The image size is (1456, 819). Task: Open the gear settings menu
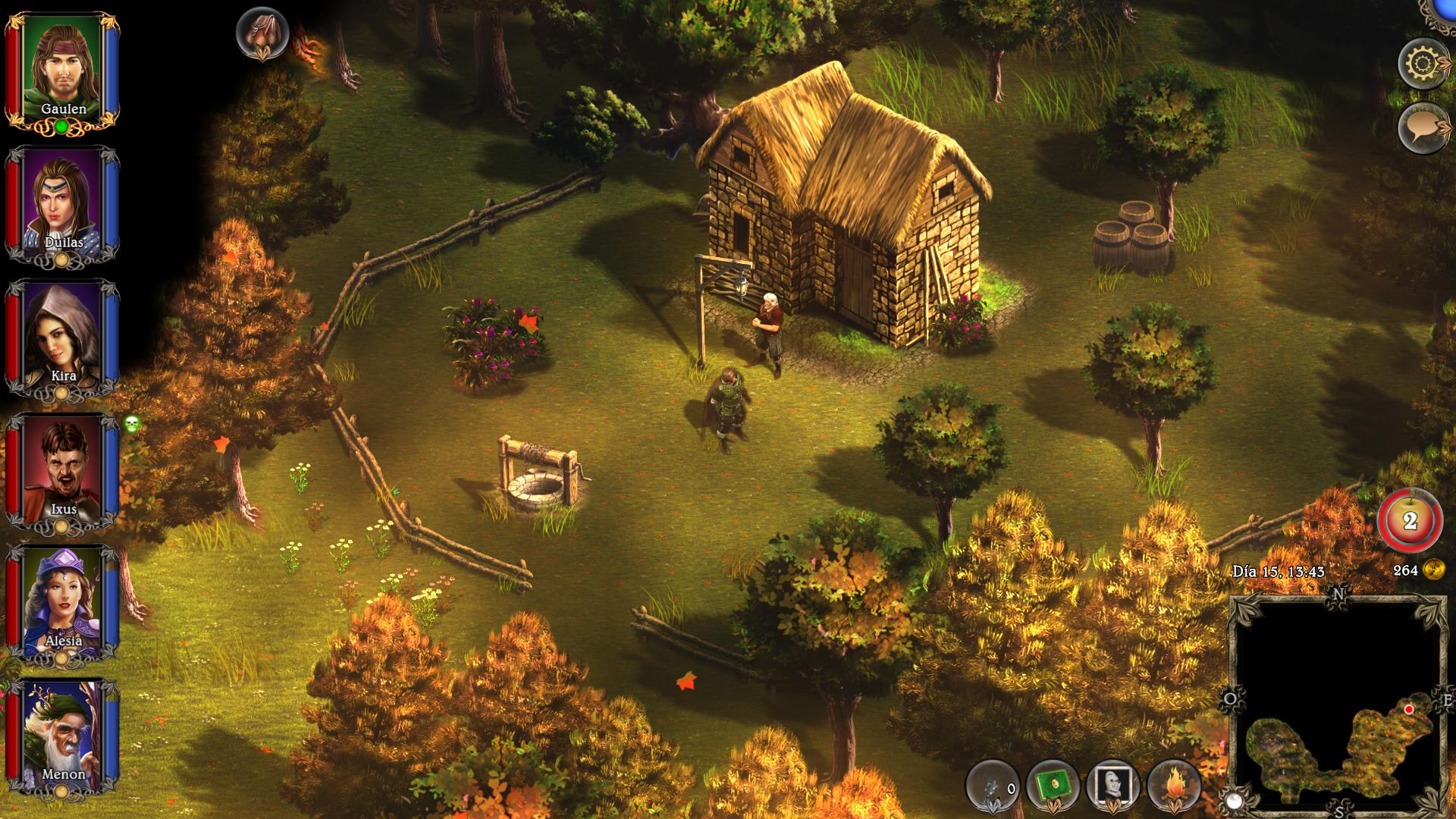coord(1423,64)
